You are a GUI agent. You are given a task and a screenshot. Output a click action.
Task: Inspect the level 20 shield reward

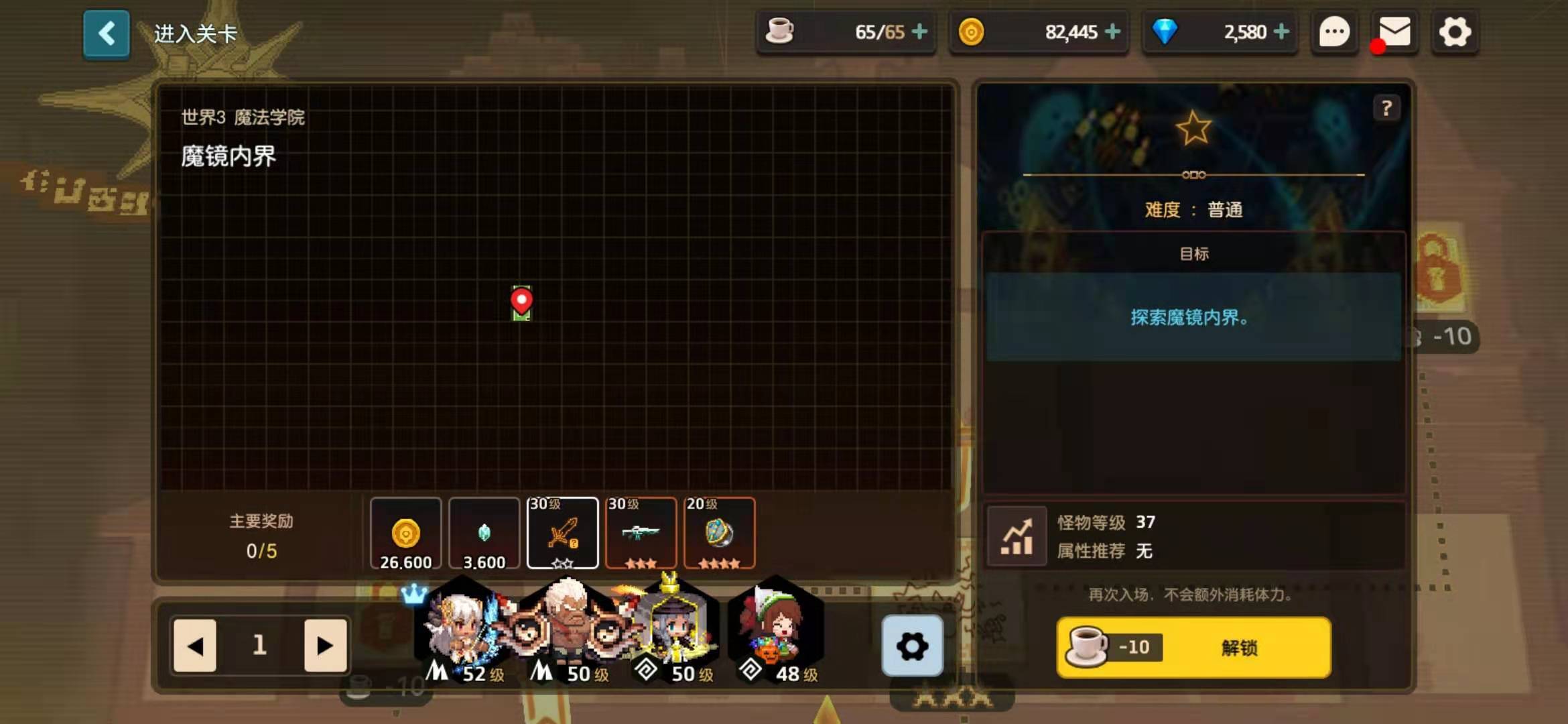tap(719, 534)
